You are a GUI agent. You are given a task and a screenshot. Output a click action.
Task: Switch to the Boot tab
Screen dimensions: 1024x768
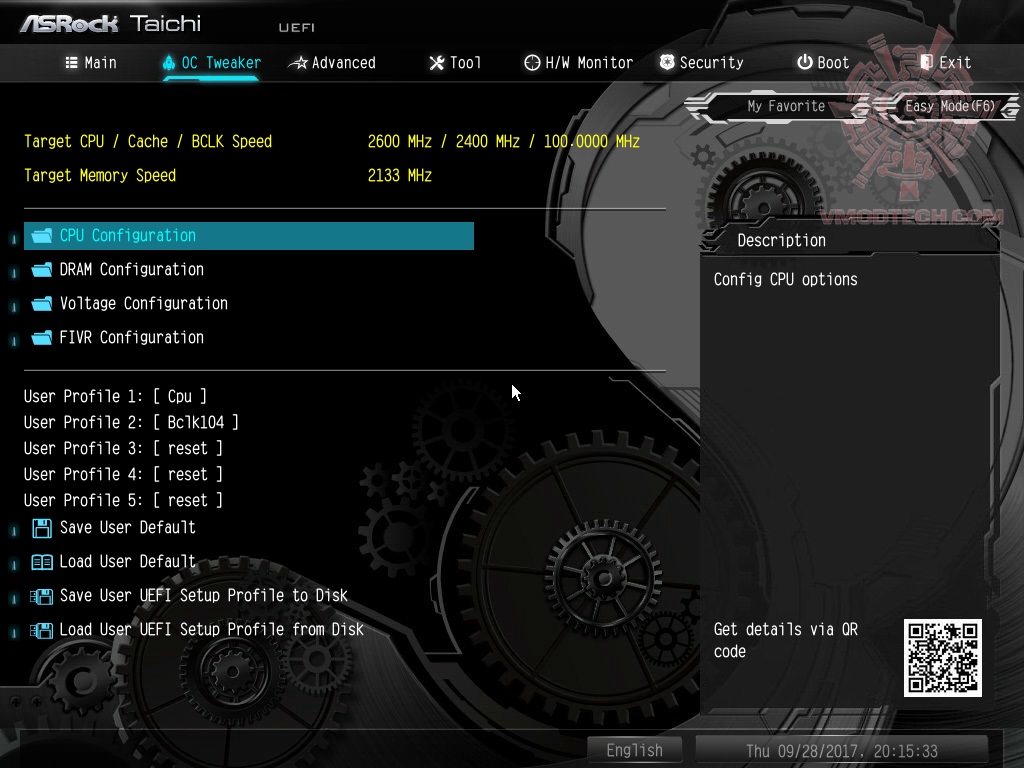coord(822,63)
